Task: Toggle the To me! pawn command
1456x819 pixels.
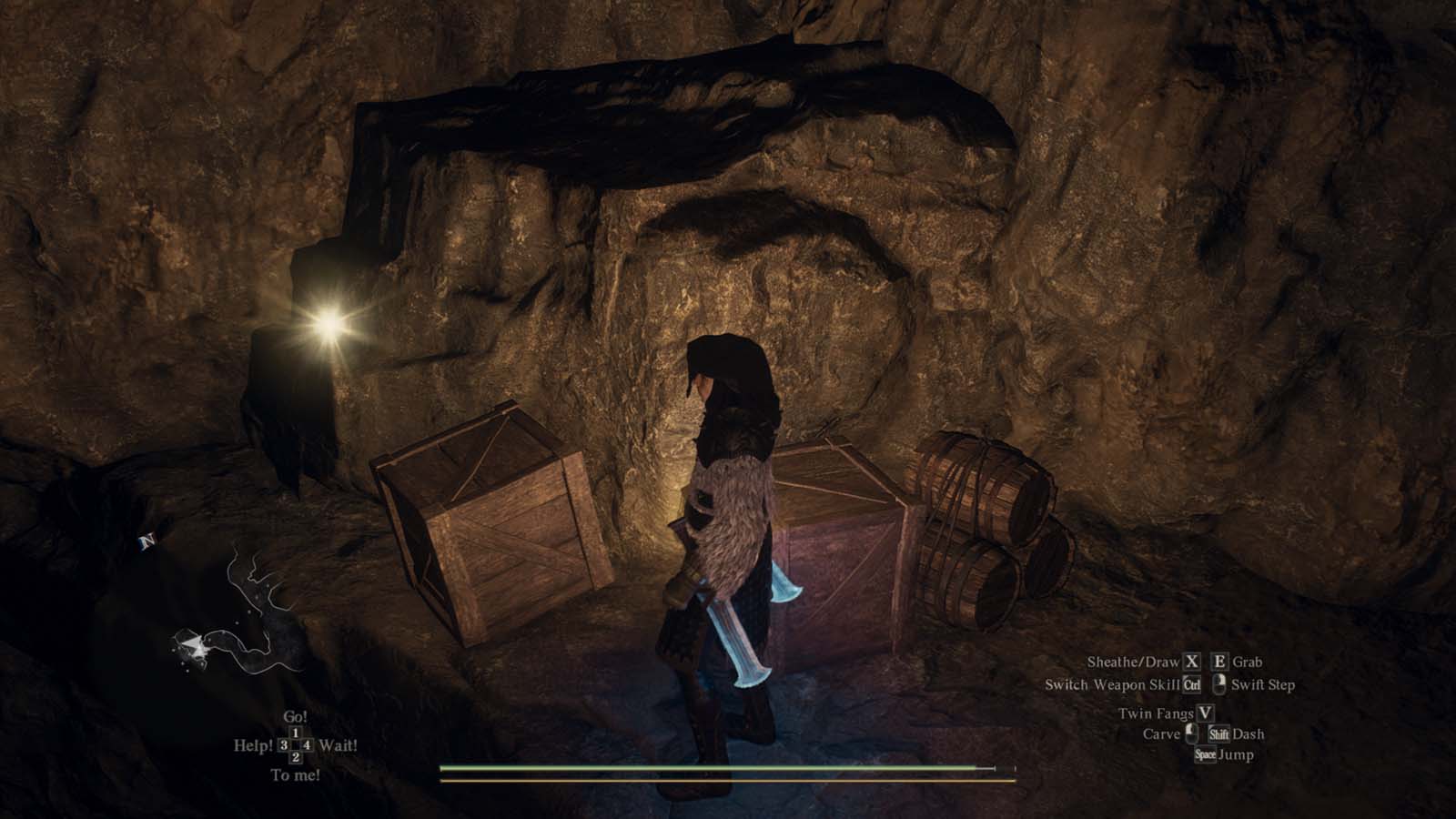Action: (295, 773)
